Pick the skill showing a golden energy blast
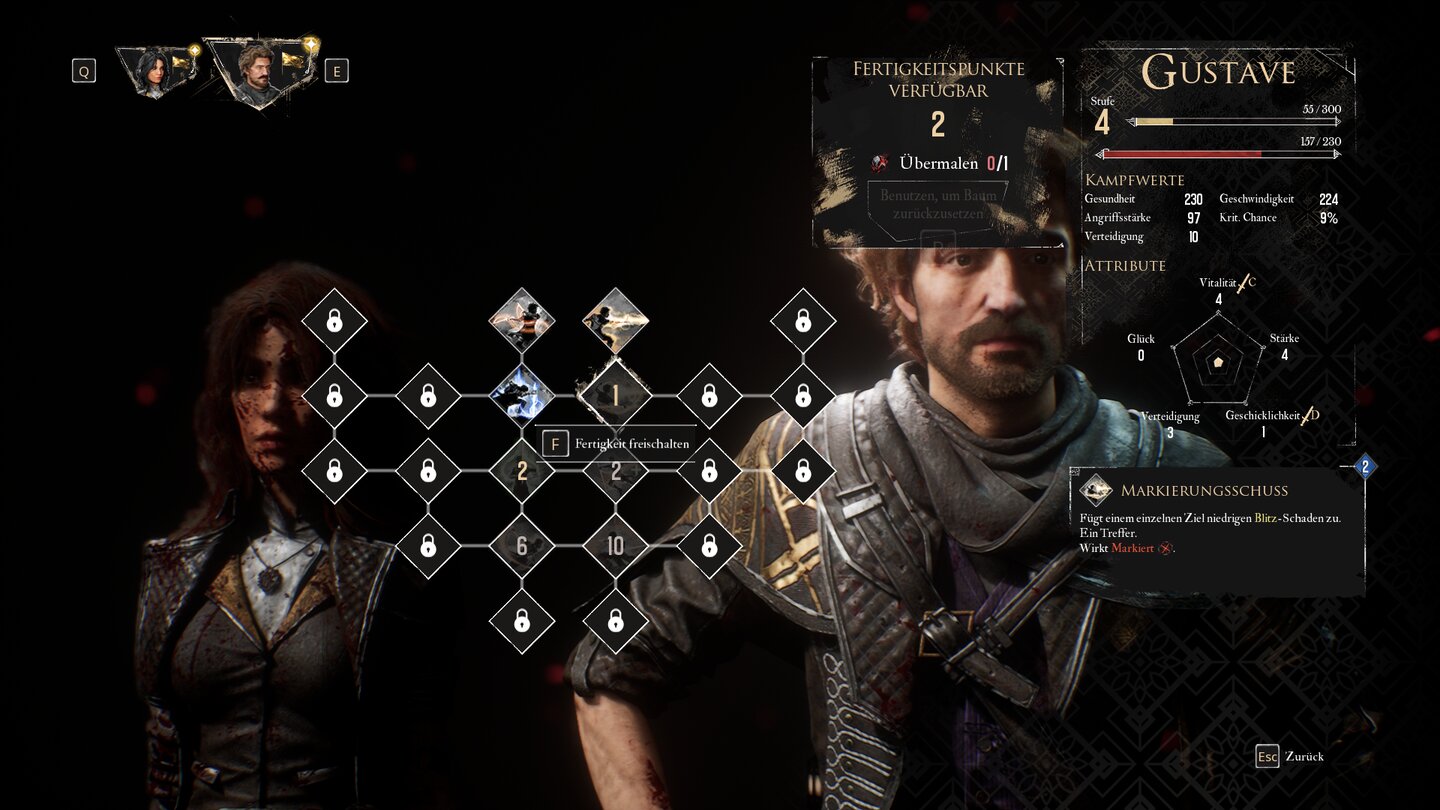Screen dimensions: 1440x810 pyautogui.click(x=615, y=321)
